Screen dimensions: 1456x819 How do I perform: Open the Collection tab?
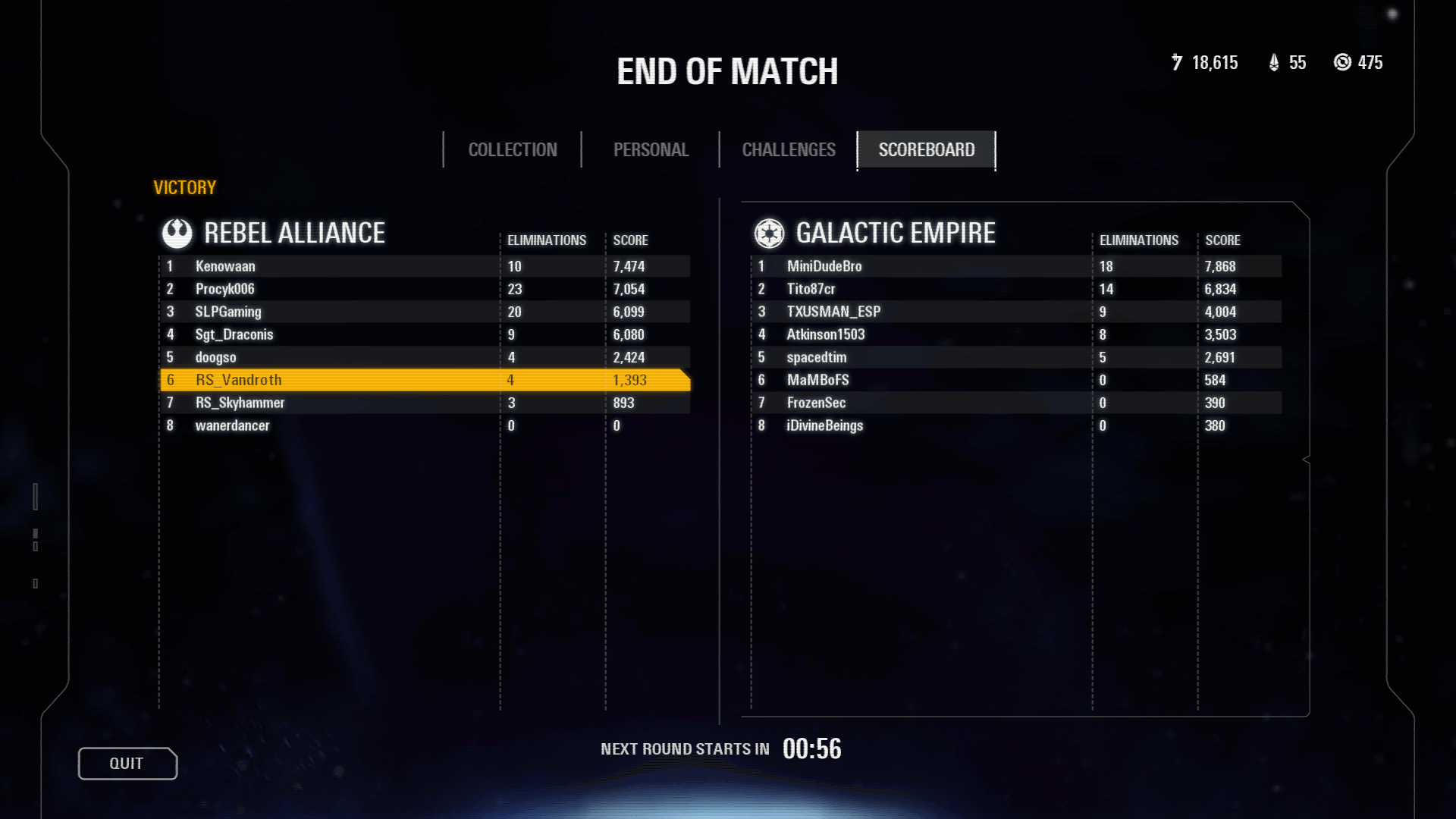coord(513,150)
